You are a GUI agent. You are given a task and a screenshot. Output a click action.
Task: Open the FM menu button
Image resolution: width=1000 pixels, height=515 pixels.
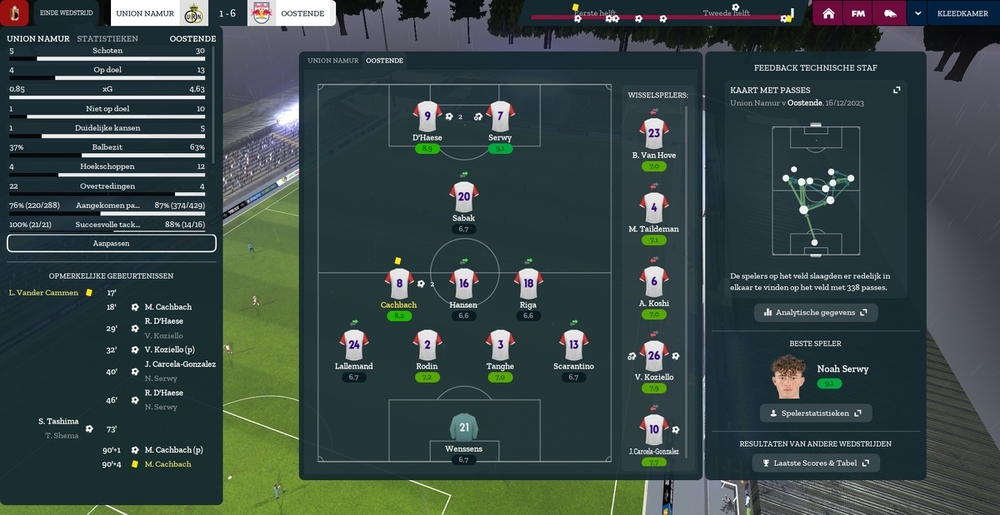tap(858, 14)
